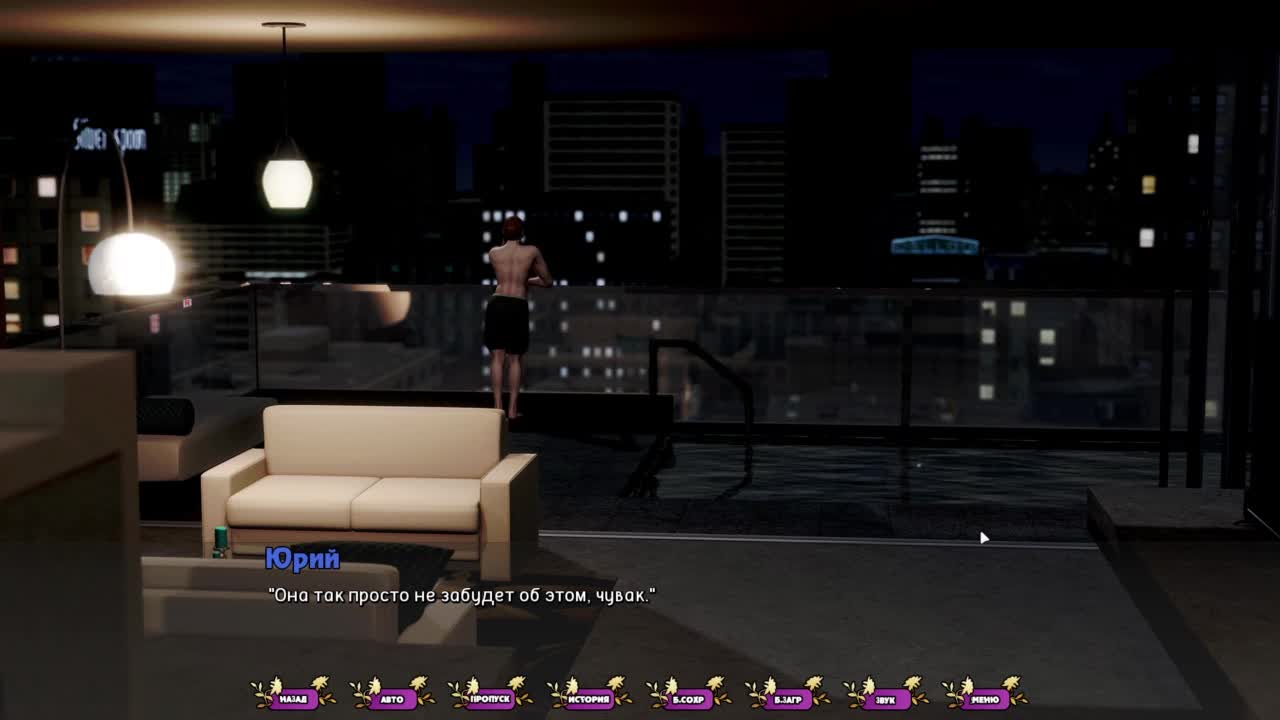The width and height of the screenshot is (1280, 720).
Task: Quick save with the Б.СОХР button
Action: point(688,698)
